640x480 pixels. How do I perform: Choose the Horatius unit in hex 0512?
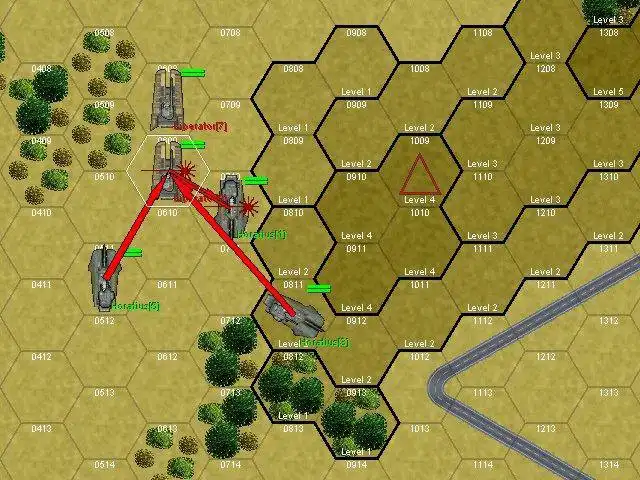tap(104, 279)
